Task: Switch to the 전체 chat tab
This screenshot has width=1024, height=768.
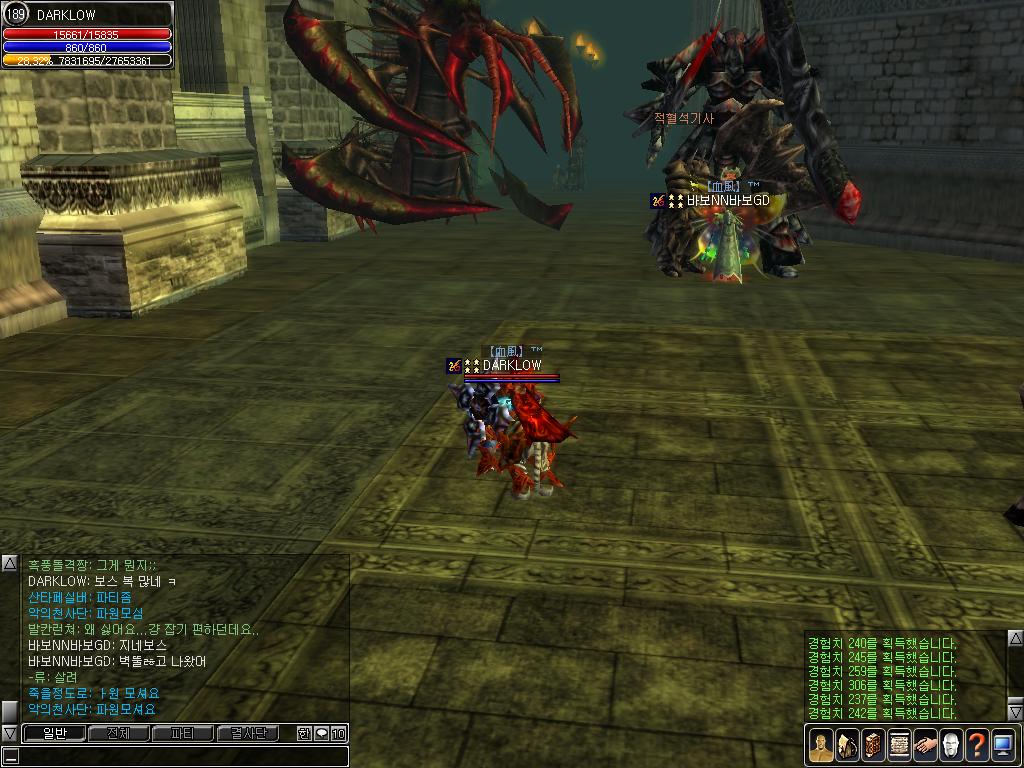Action: (x=118, y=733)
